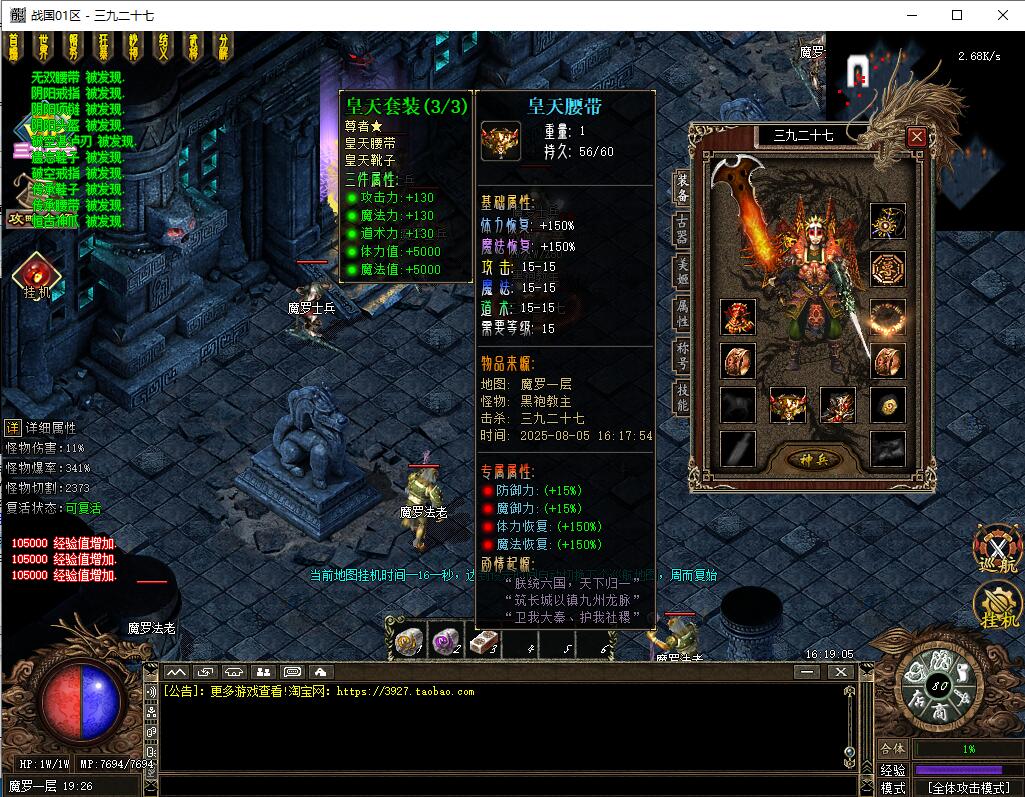This screenshot has height=797, width=1025.
Task: Open the 结义 banner menu
Action: 163,46
